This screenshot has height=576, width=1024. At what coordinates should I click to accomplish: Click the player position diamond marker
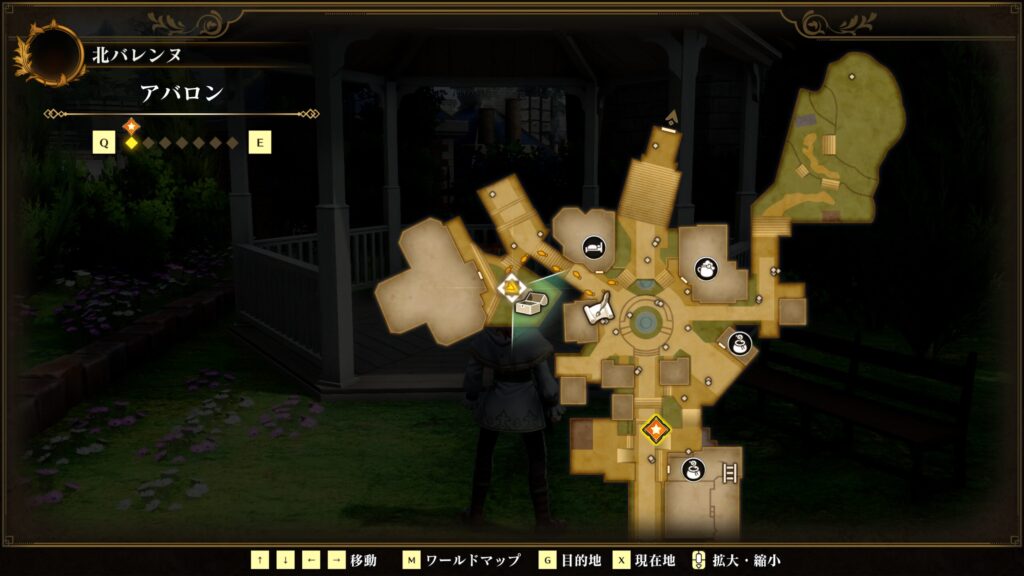coord(512,289)
